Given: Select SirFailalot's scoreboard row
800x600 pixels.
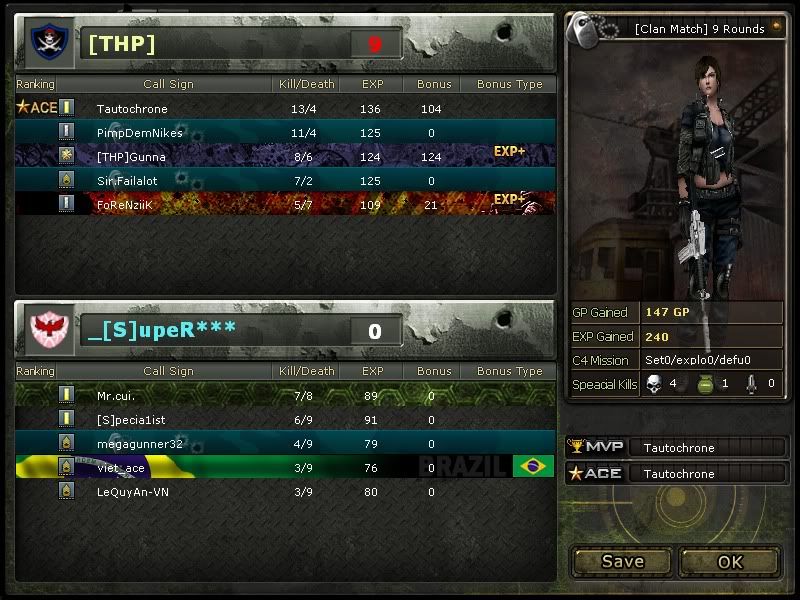Looking at the screenshot, I should (285, 180).
